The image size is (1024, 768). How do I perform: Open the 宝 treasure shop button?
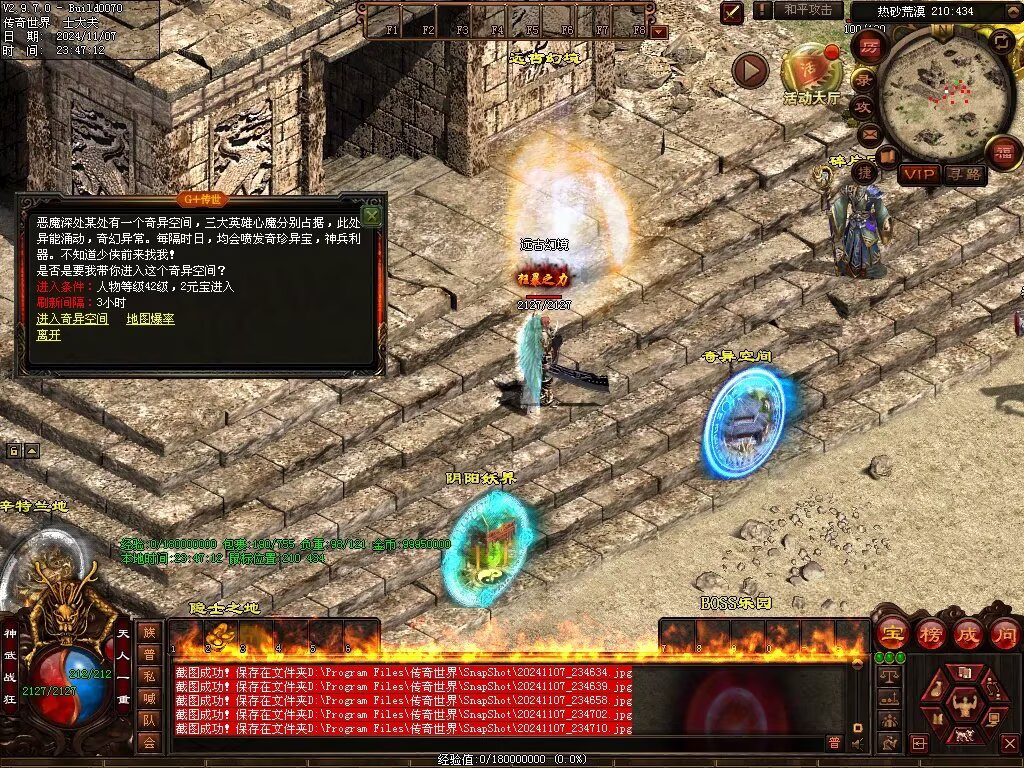point(891,634)
